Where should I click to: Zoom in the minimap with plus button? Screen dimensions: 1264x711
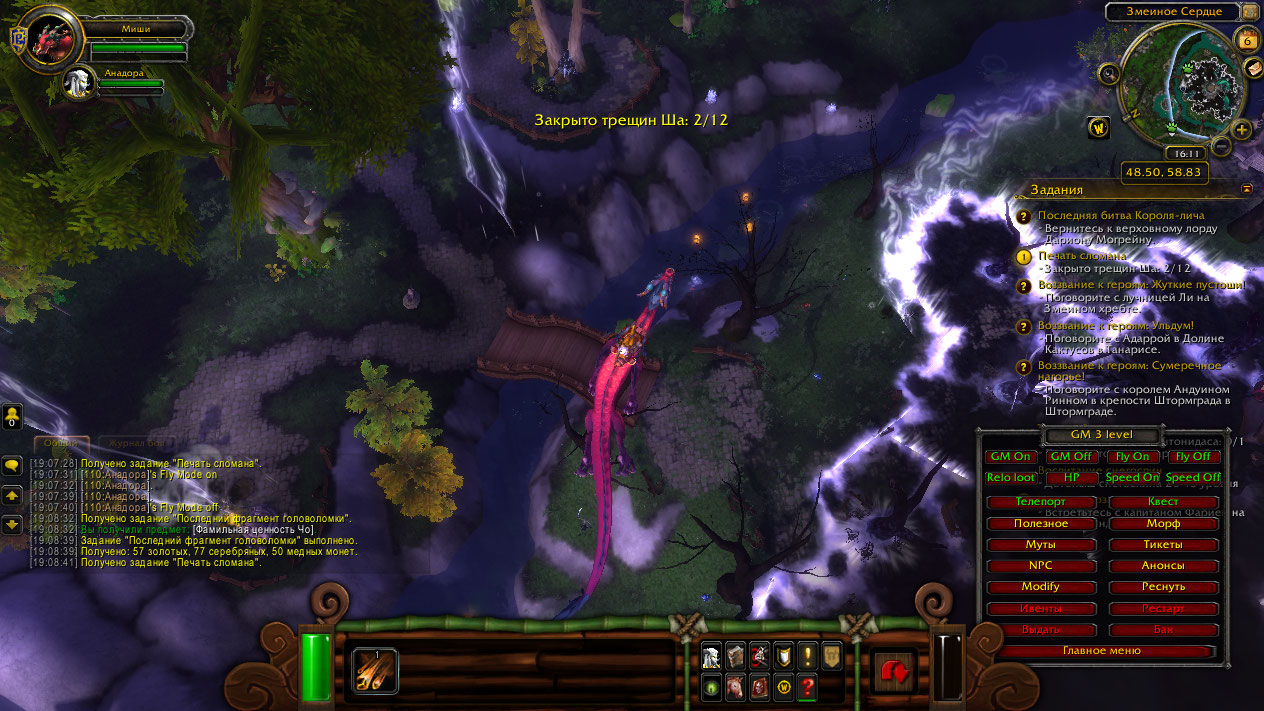1242,129
